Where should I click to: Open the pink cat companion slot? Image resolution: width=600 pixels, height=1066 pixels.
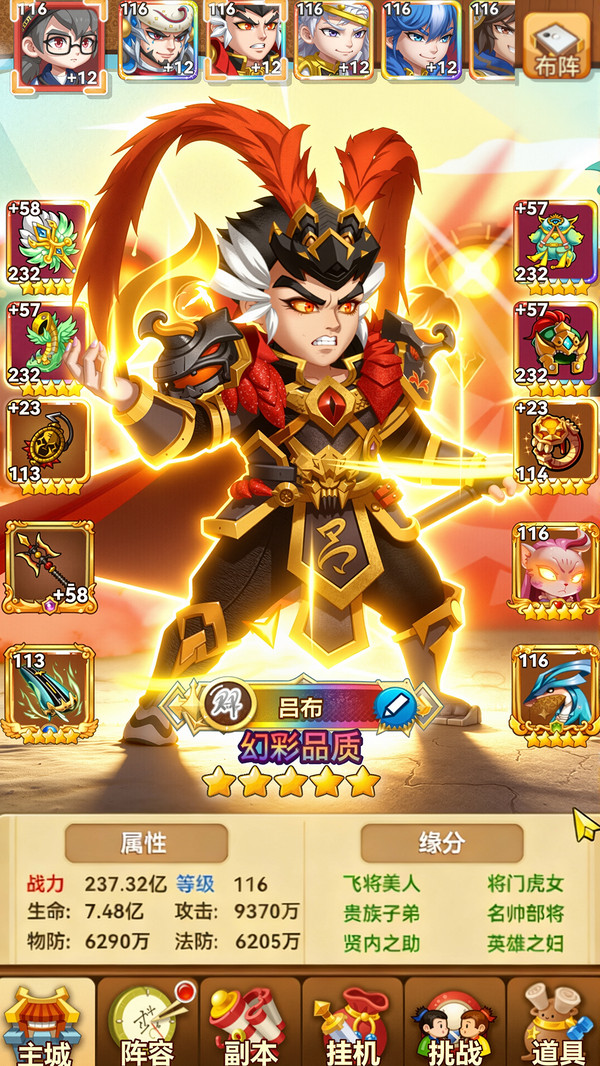553,567
